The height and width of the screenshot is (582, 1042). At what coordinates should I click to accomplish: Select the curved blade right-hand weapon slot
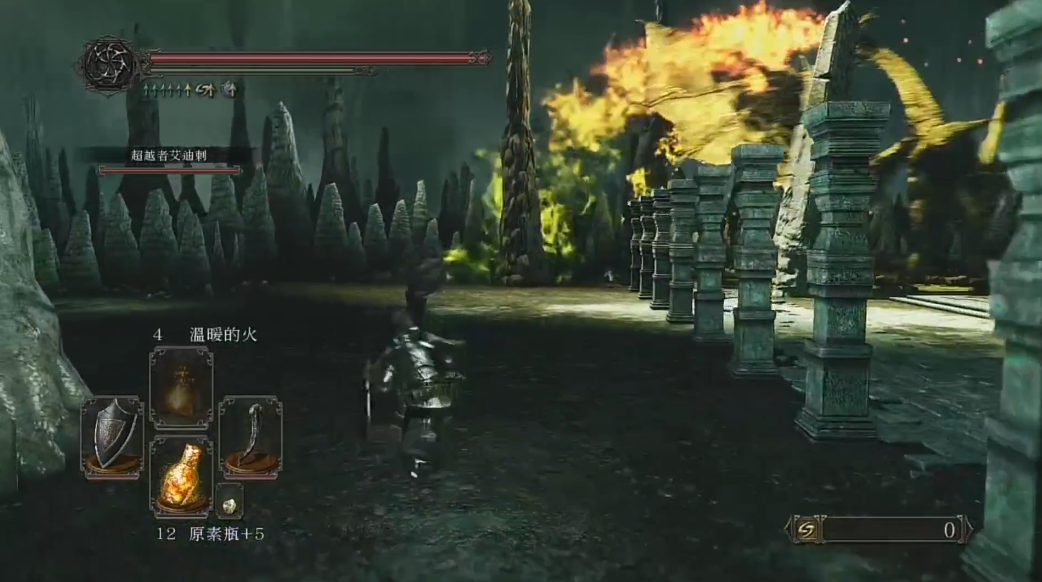point(250,436)
